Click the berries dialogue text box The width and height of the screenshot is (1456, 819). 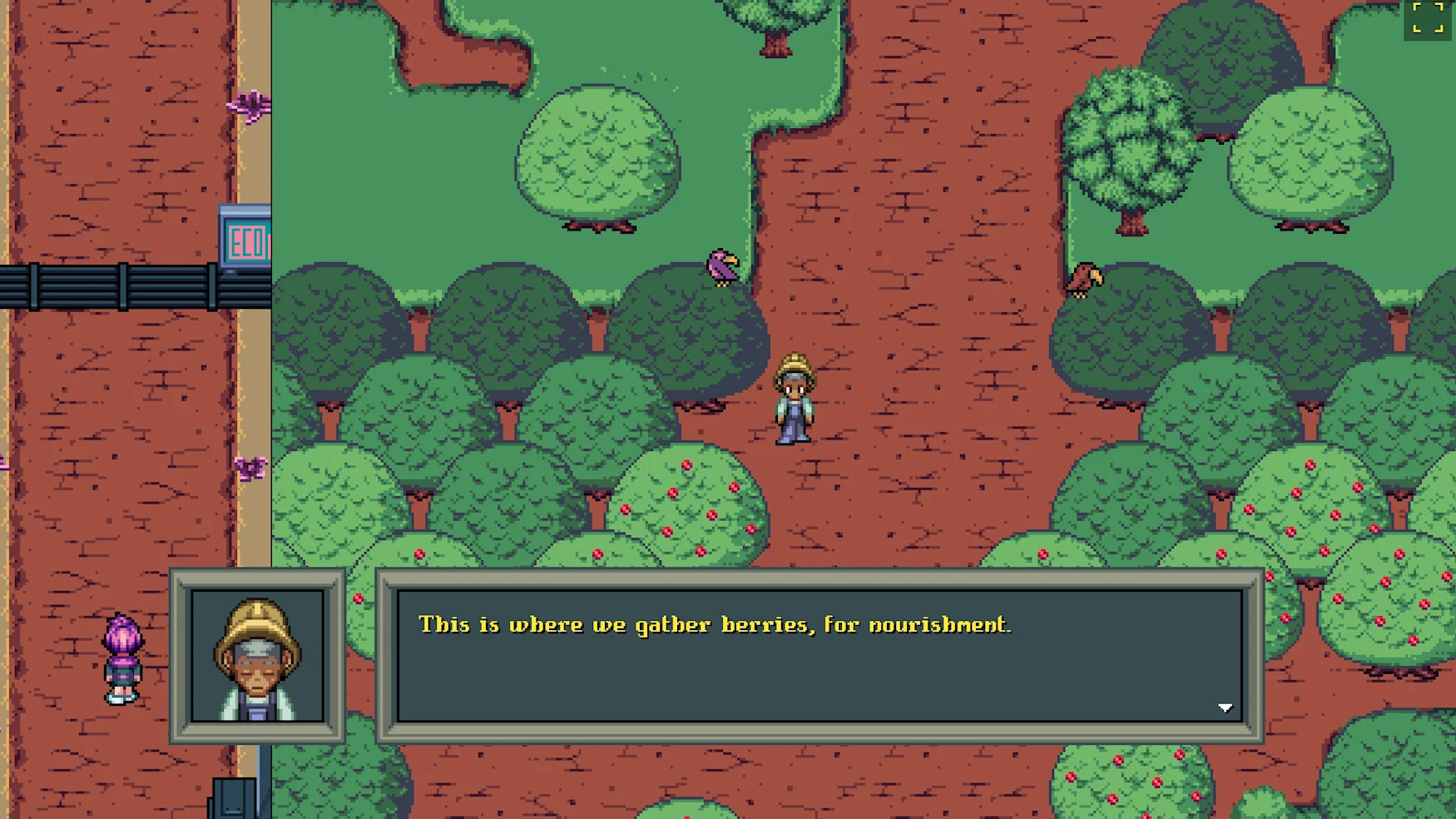[x=820, y=655]
